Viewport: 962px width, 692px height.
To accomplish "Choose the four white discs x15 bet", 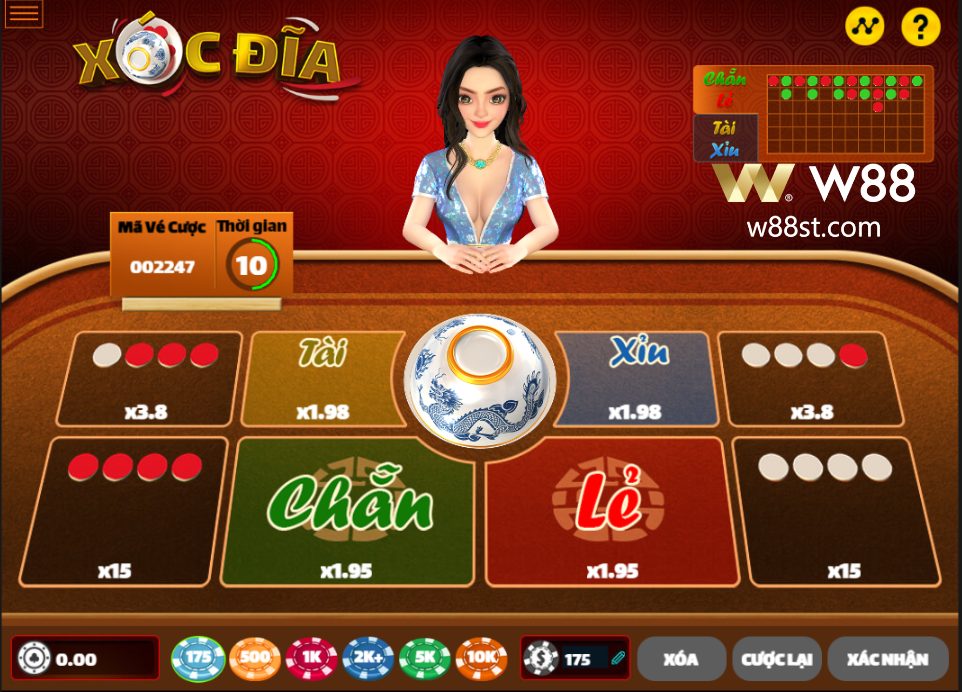I will 835,510.
